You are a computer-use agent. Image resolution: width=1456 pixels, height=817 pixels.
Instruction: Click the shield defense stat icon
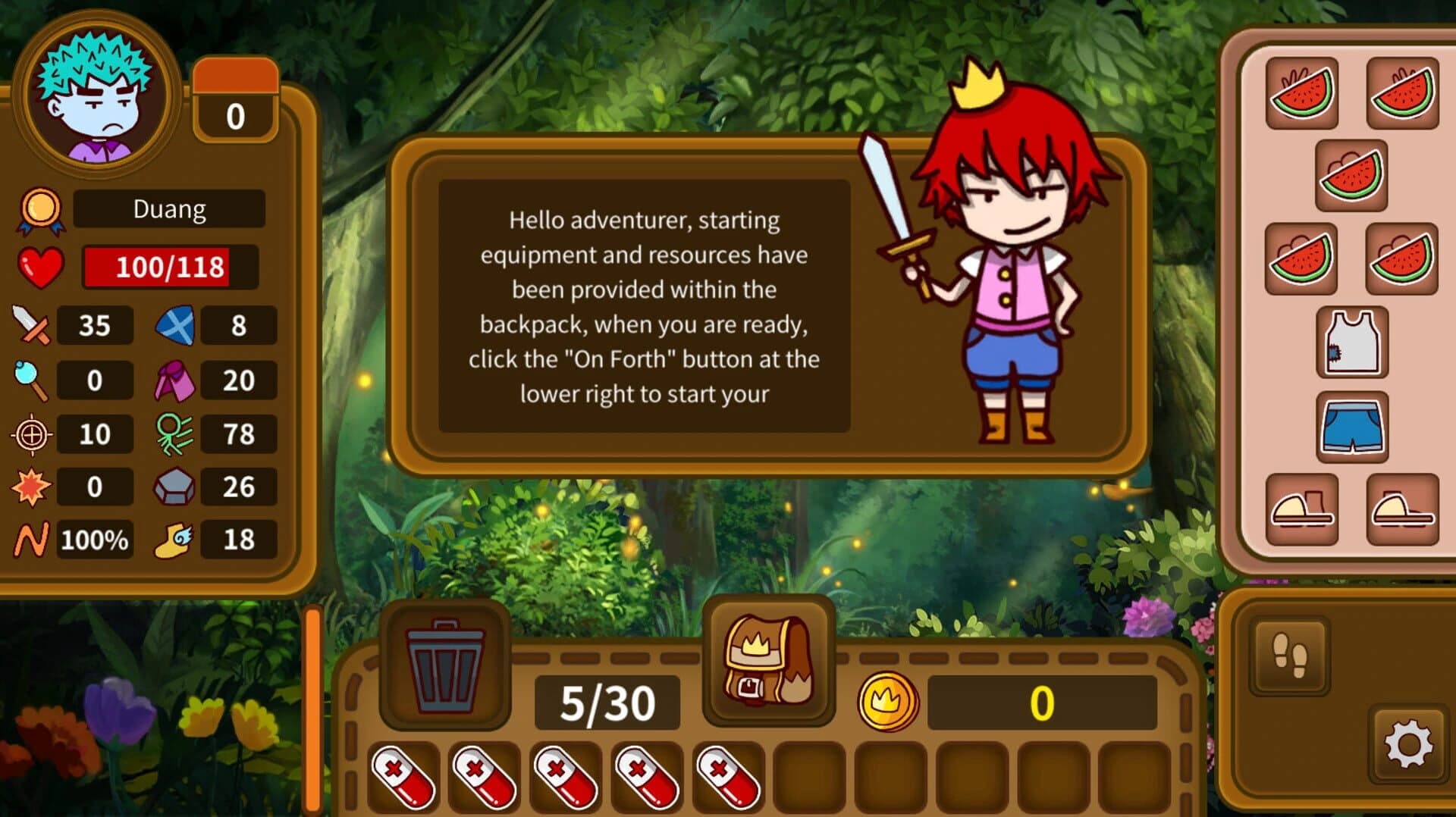pos(174,326)
